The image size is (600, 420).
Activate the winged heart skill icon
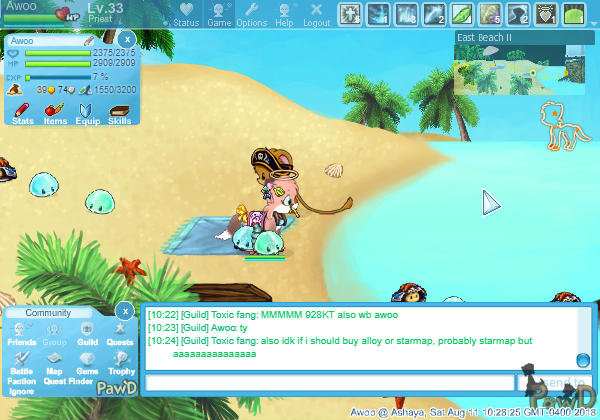coord(546,14)
